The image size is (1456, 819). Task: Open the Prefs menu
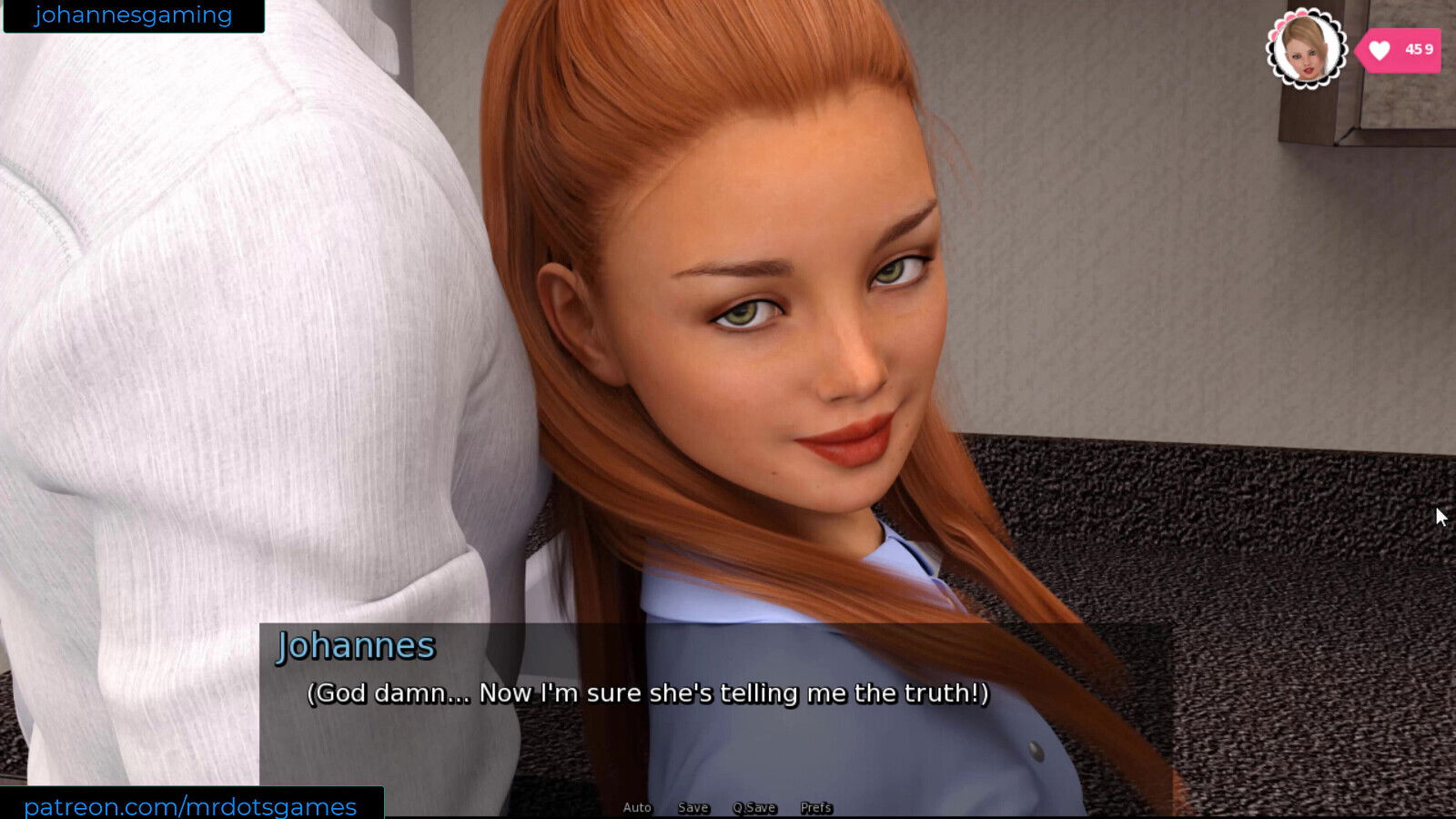point(815,807)
